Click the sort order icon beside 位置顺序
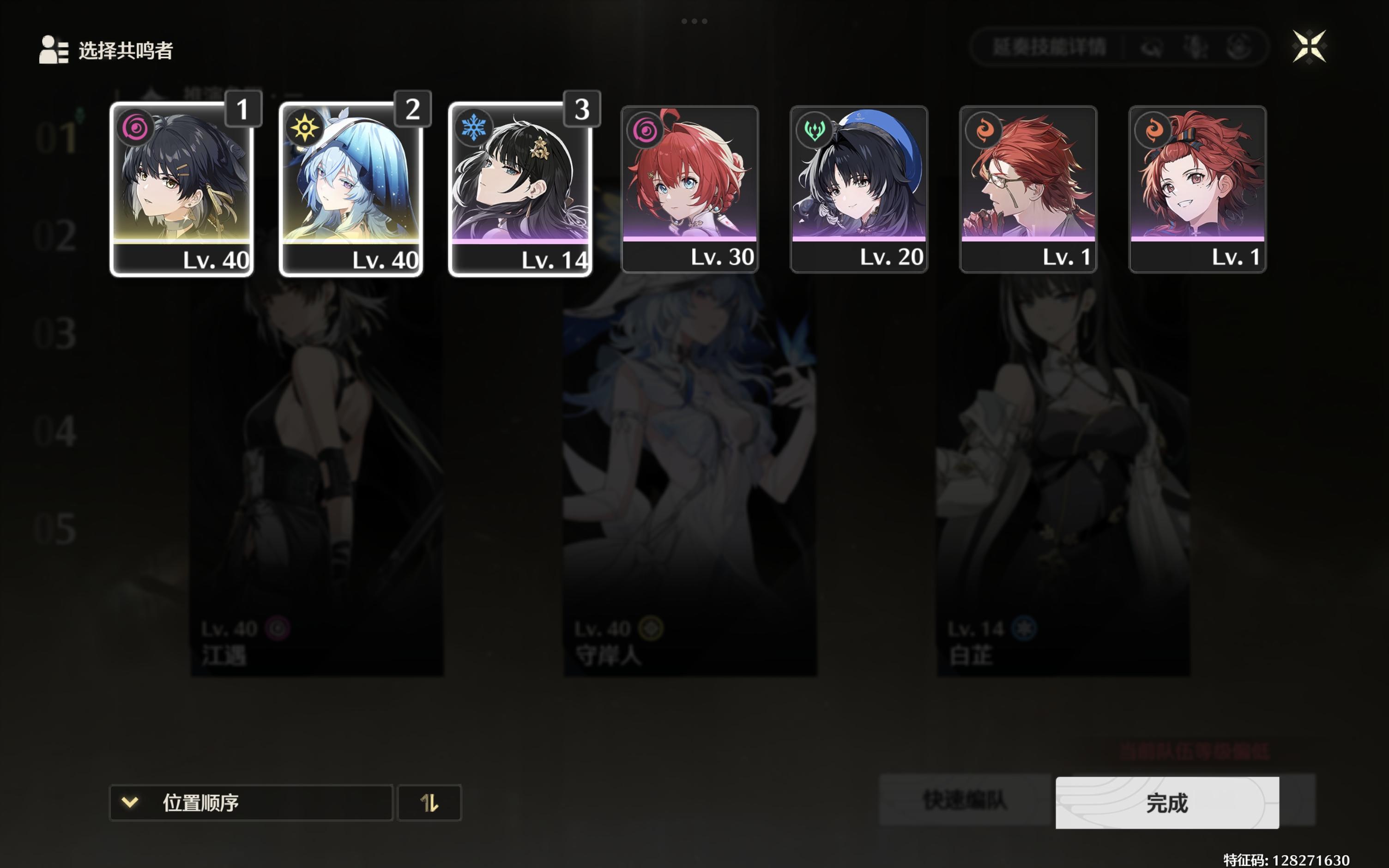 pyautogui.click(x=429, y=802)
